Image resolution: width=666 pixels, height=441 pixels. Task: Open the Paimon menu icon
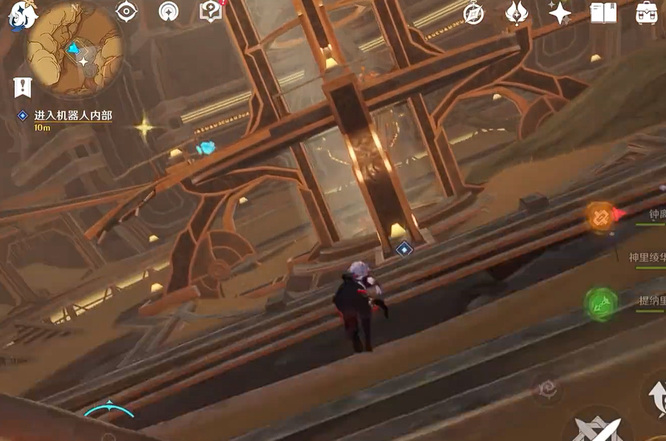point(18,16)
